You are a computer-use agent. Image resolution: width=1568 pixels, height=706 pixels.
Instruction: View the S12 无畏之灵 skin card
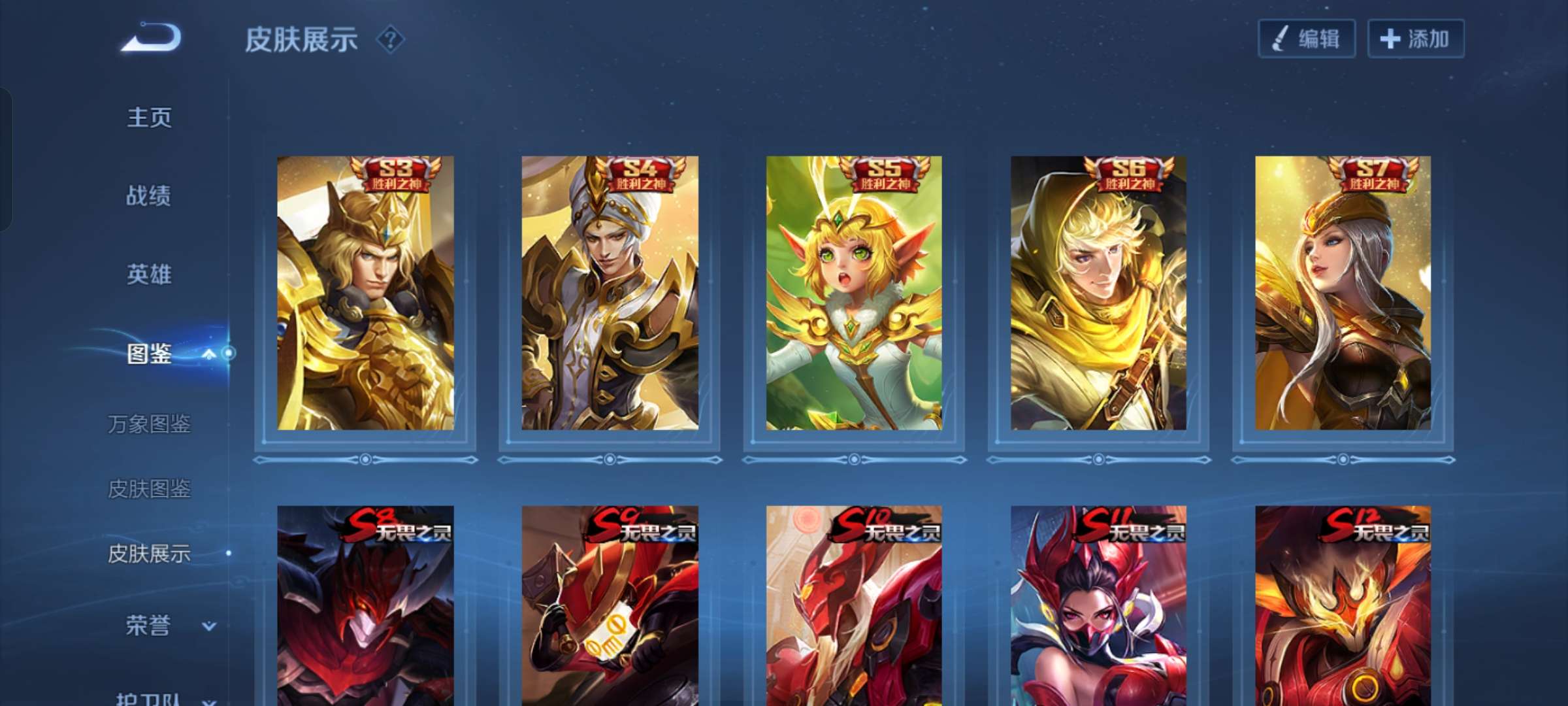click(x=1343, y=605)
